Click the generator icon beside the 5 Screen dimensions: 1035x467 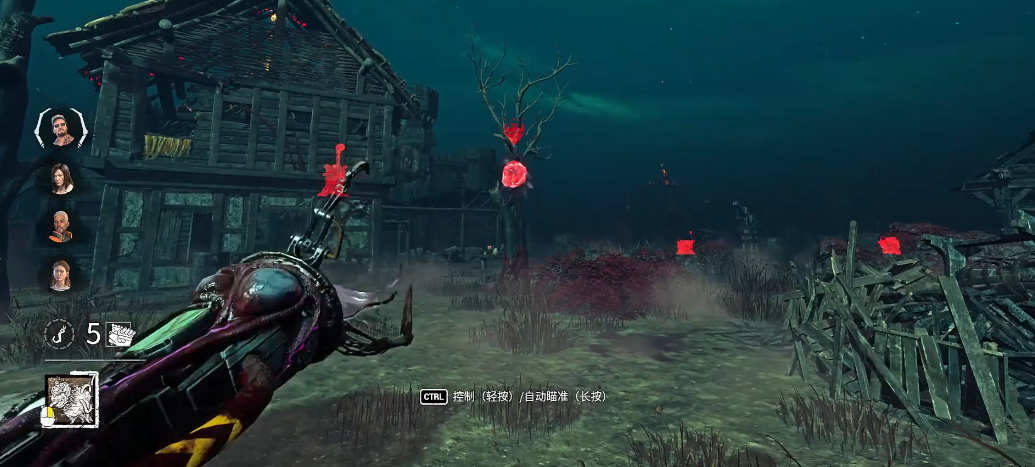pos(119,335)
